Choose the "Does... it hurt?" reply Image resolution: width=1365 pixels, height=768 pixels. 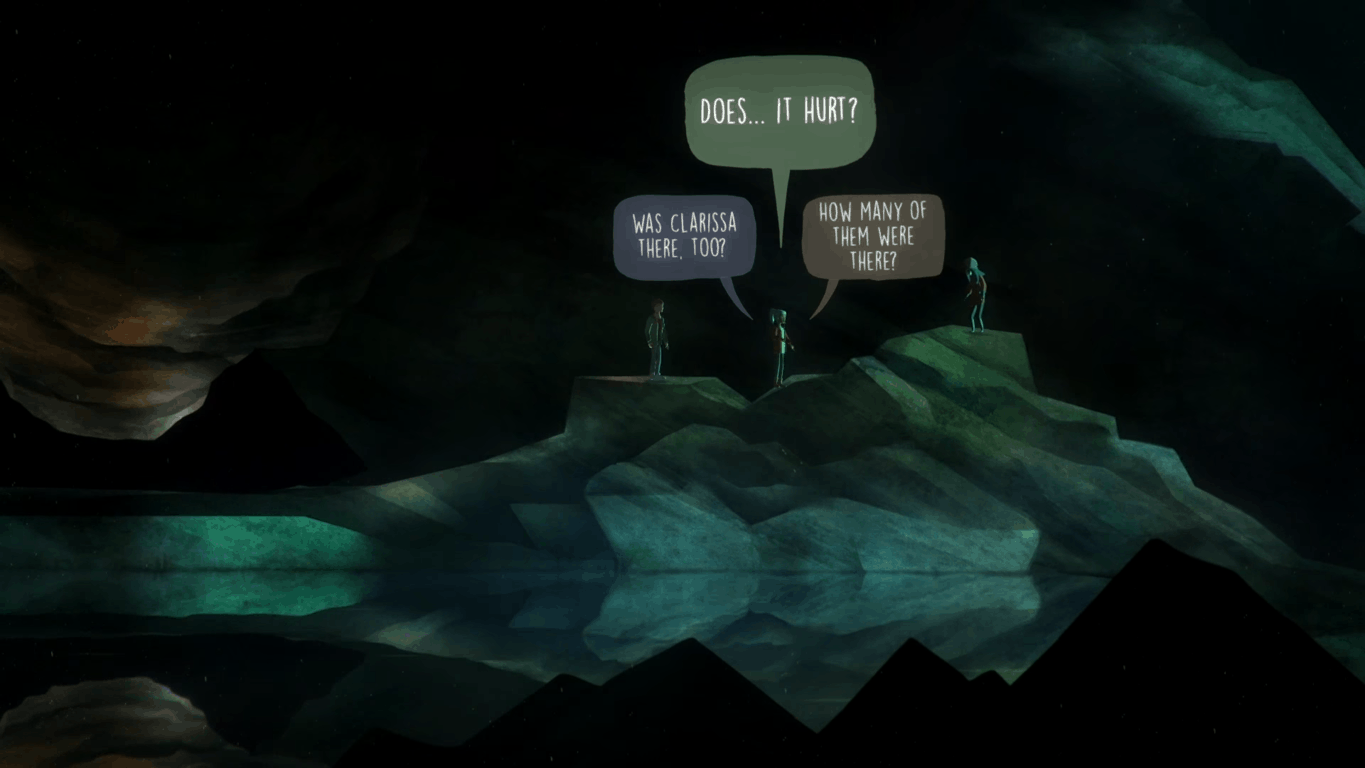click(779, 110)
